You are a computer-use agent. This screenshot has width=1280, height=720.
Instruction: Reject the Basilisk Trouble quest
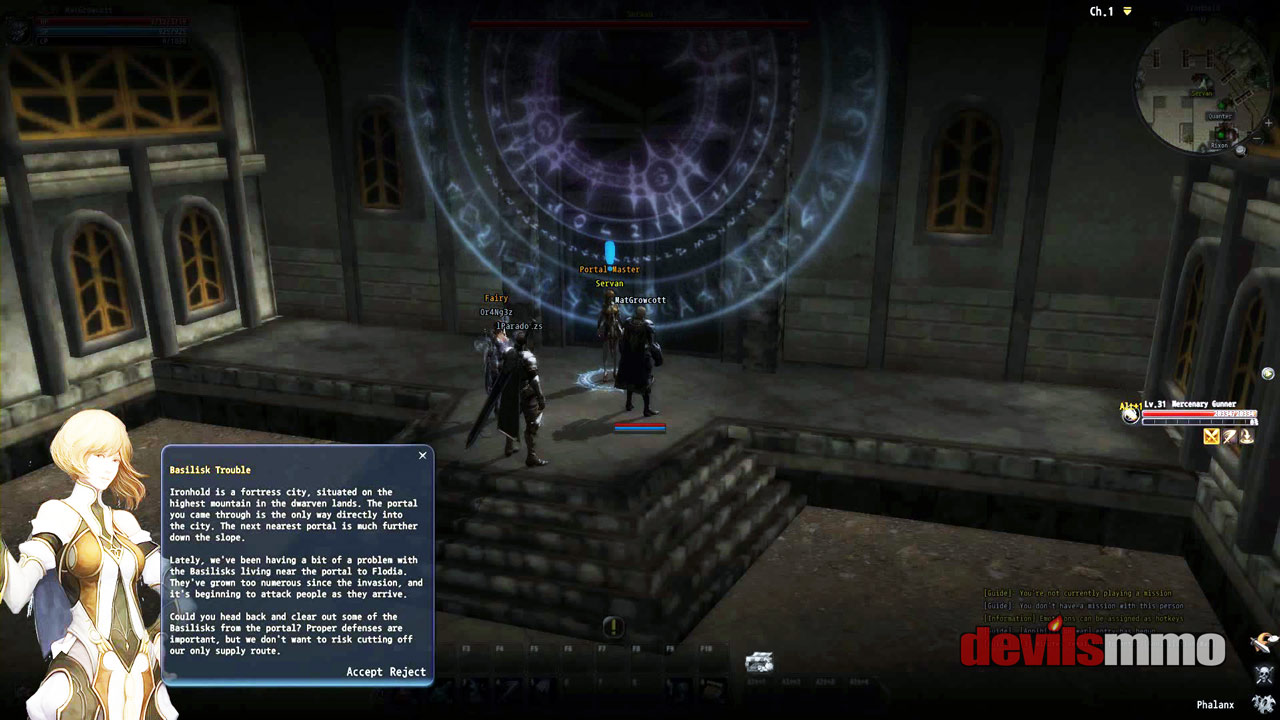[407, 672]
